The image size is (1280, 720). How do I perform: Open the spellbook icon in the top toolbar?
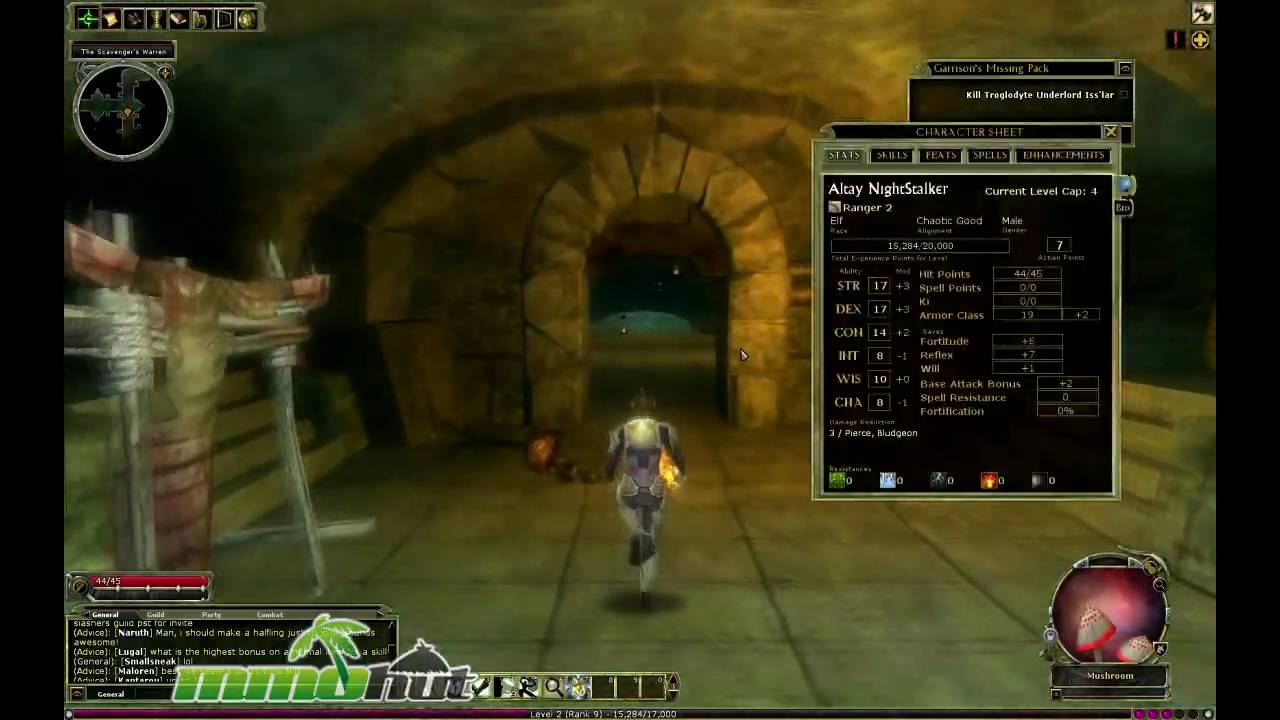click(x=178, y=18)
